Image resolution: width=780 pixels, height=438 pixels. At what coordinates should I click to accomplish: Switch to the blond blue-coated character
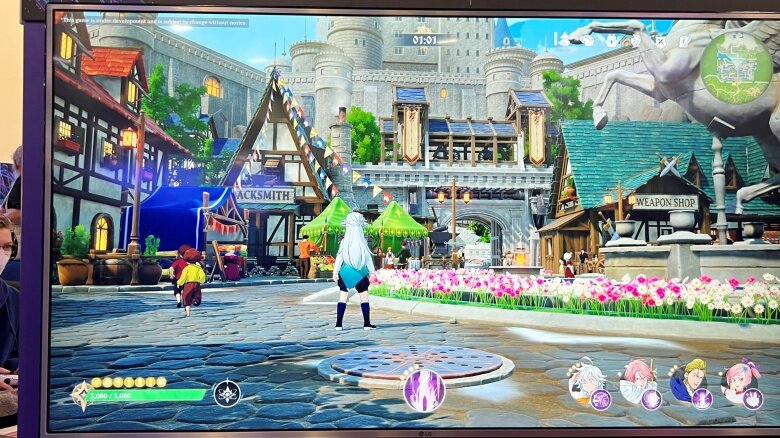(689, 381)
